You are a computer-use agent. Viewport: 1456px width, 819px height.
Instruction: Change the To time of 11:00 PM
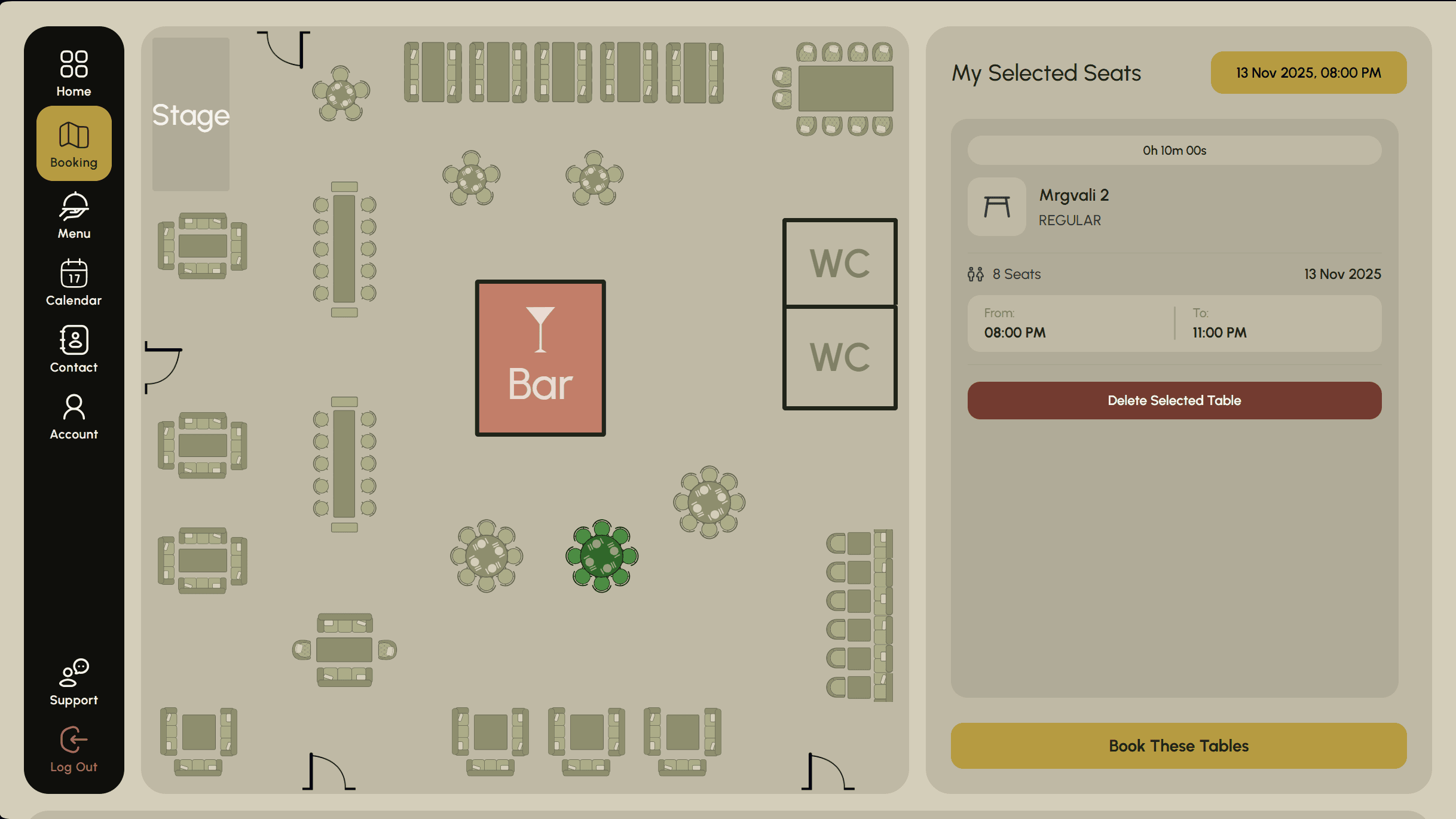coord(1218,333)
